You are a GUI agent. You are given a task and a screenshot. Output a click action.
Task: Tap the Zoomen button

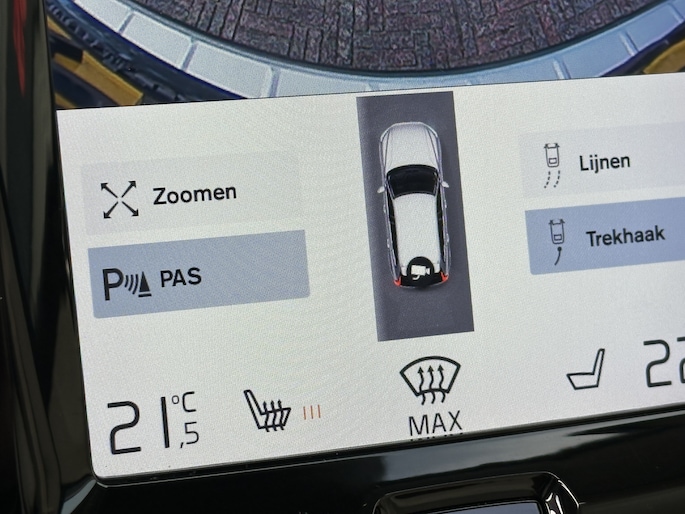click(190, 196)
